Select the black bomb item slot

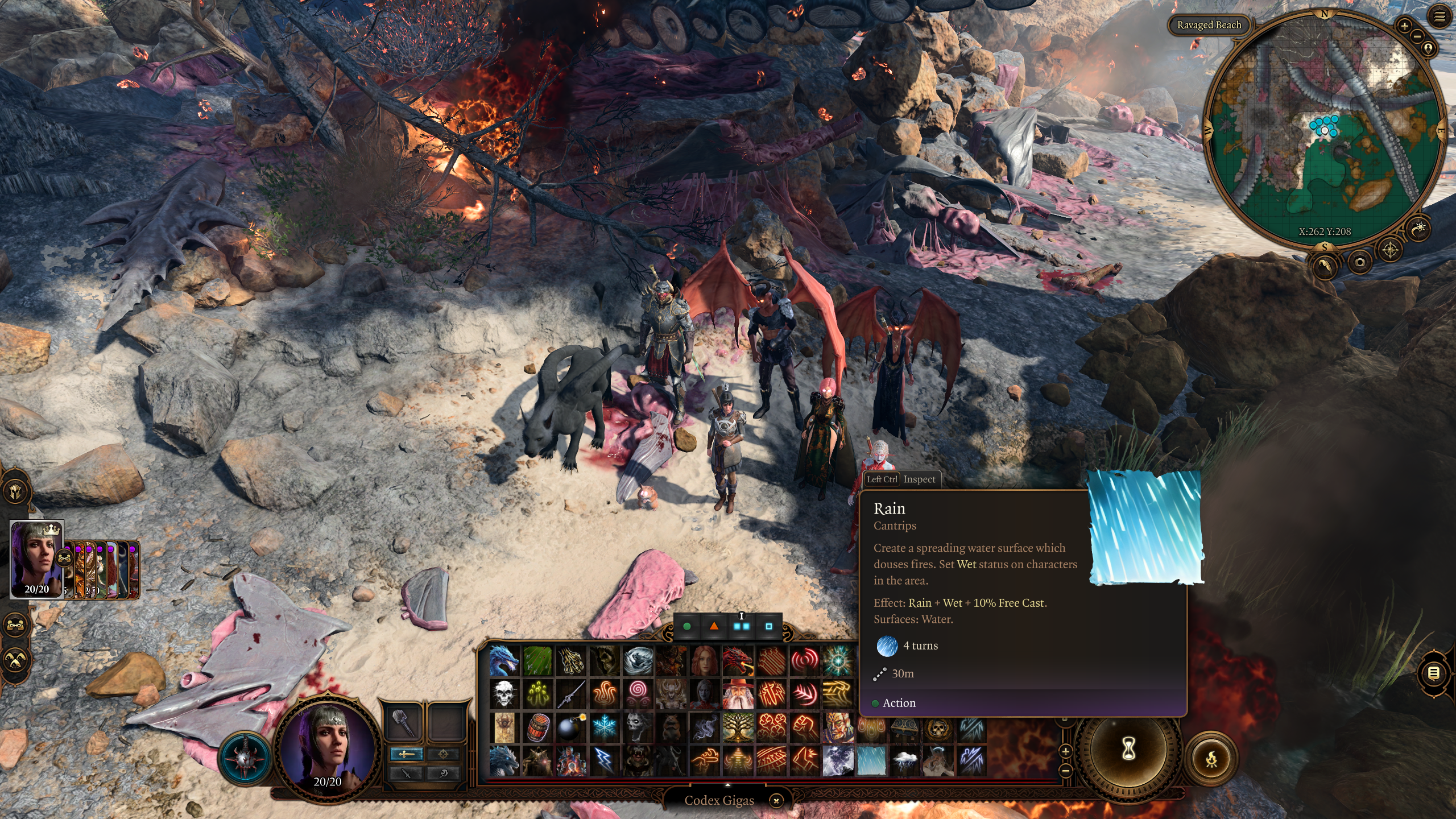coord(570,727)
